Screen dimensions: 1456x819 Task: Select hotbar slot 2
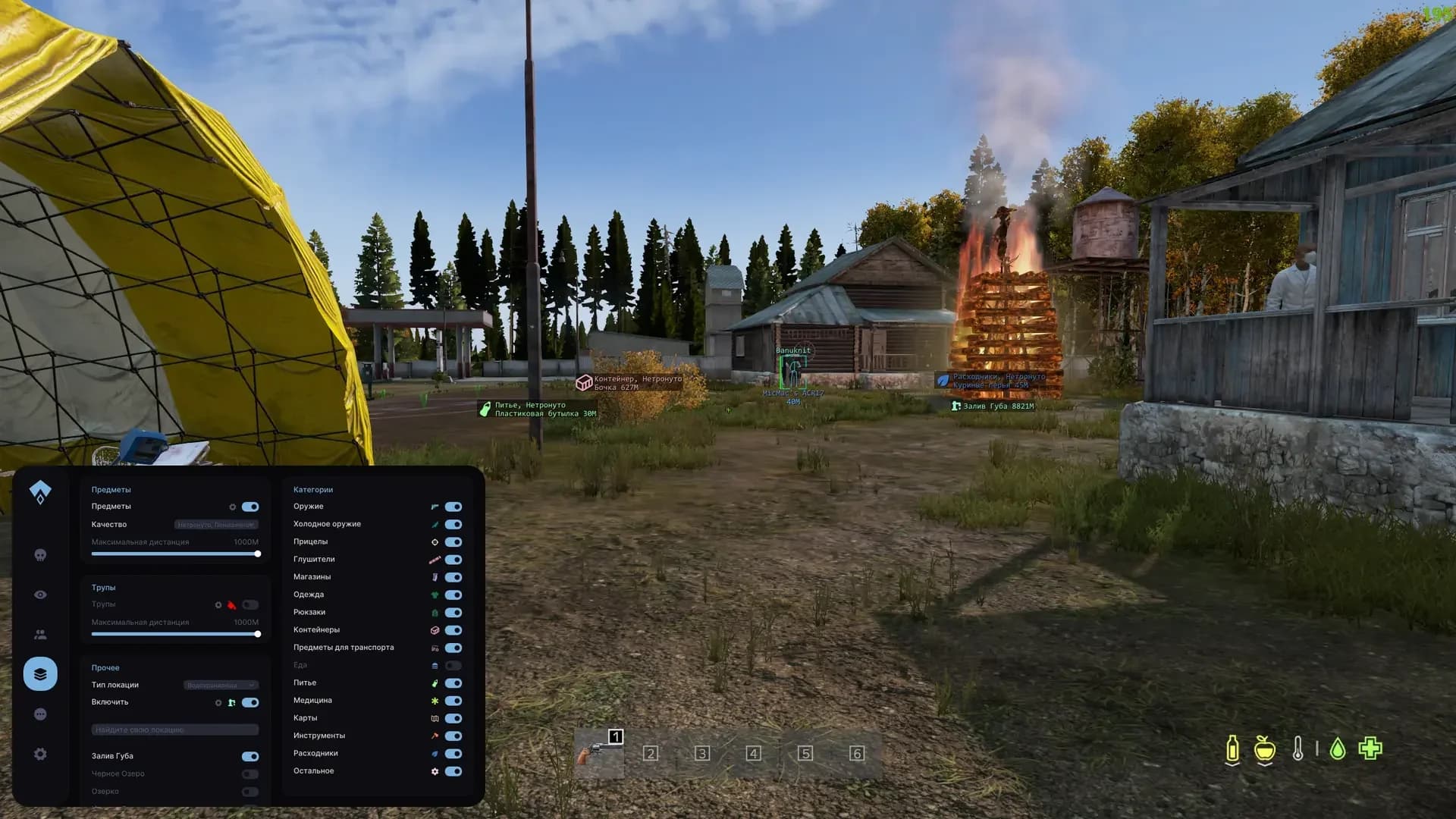650,754
